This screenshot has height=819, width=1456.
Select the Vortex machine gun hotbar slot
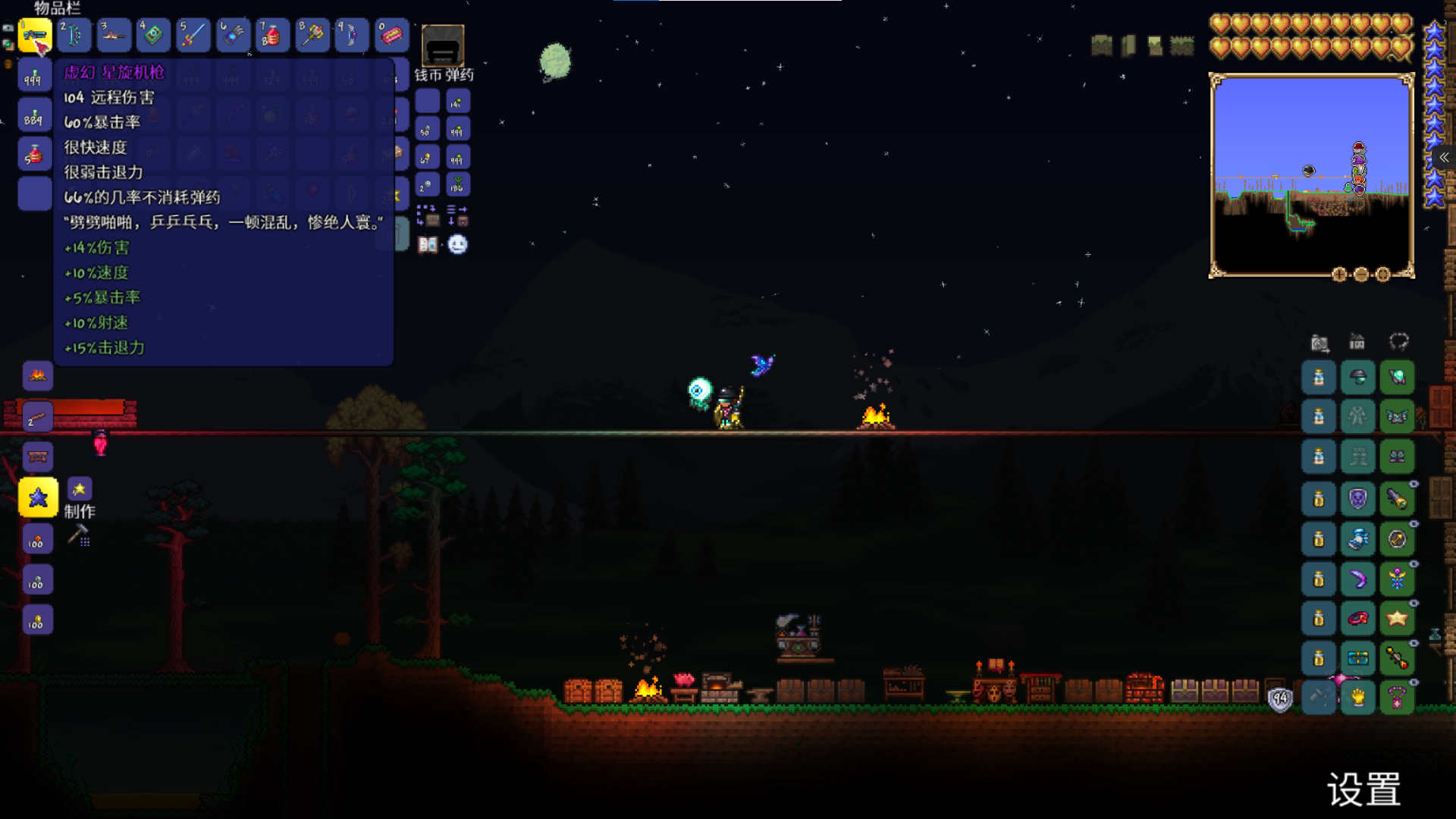click(35, 36)
